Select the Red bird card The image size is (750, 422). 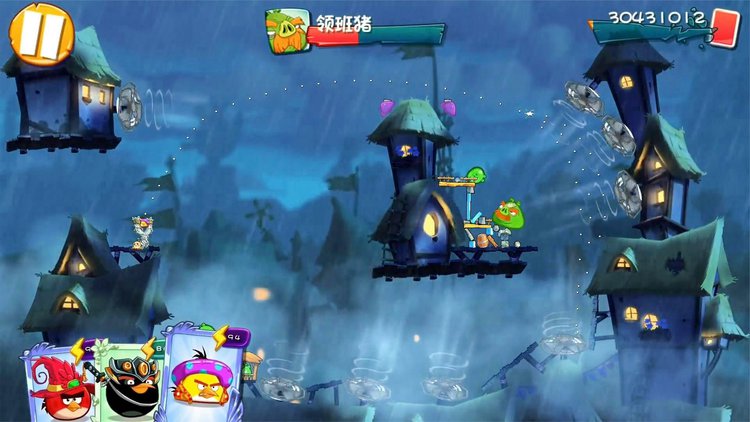click(55, 382)
